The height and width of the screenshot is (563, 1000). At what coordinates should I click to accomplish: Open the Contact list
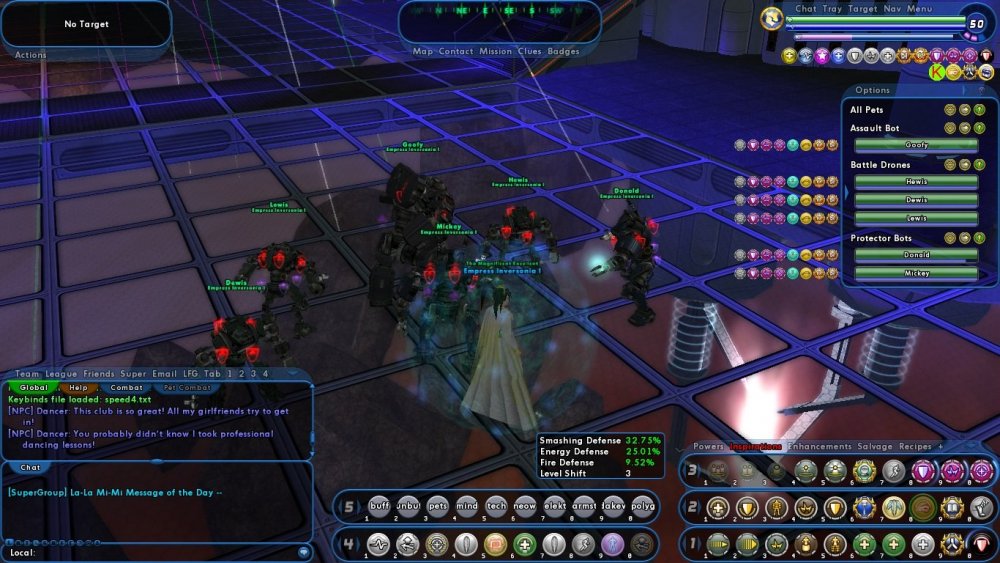click(455, 52)
